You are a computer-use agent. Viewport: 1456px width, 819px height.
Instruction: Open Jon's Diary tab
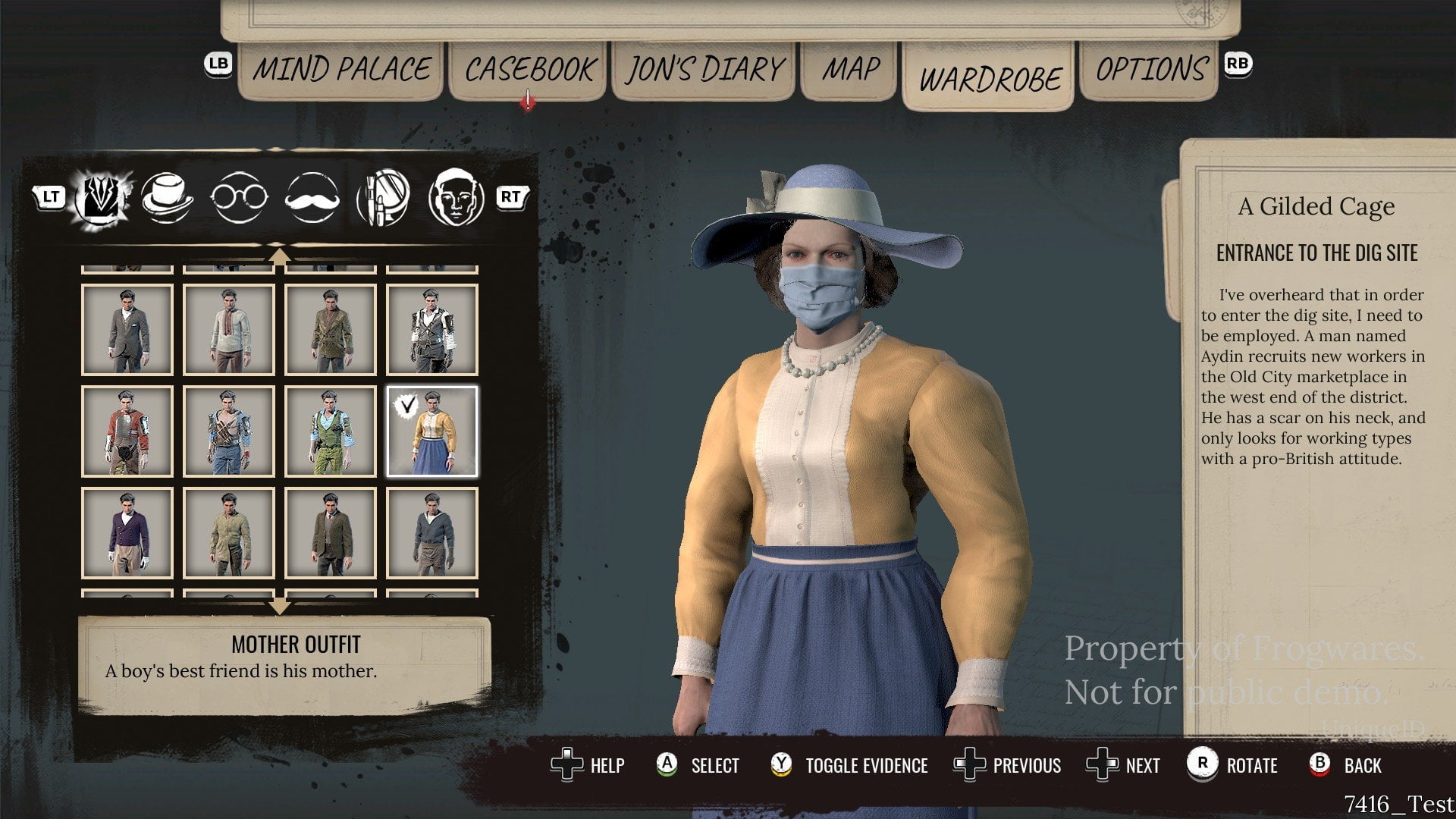pyautogui.click(x=704, y=70)
